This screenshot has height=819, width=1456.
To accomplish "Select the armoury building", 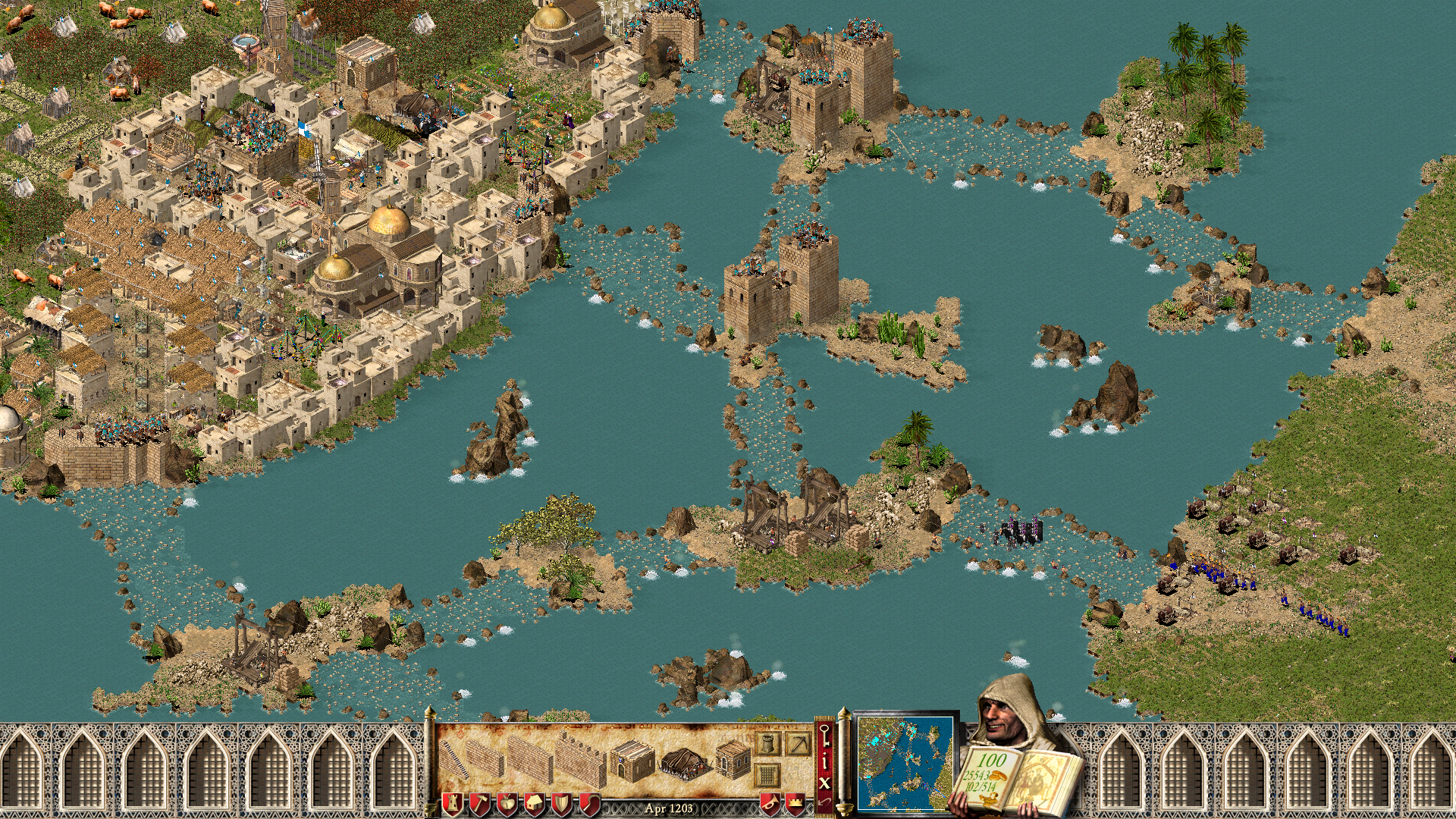I will 732,759.
